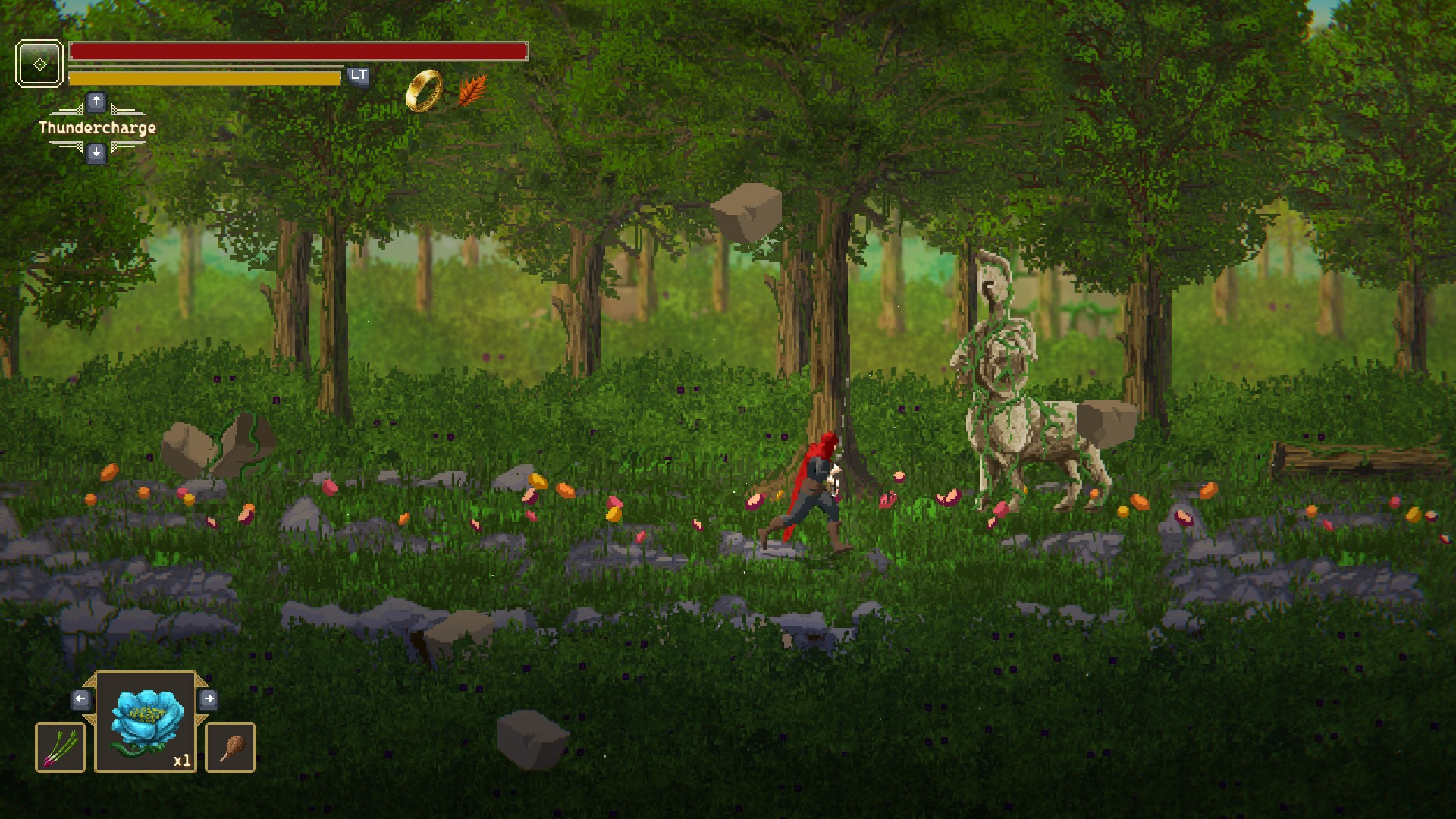Choose the green herb item slot
Screen dimensions: 1456x819
(x=61, y=748)
